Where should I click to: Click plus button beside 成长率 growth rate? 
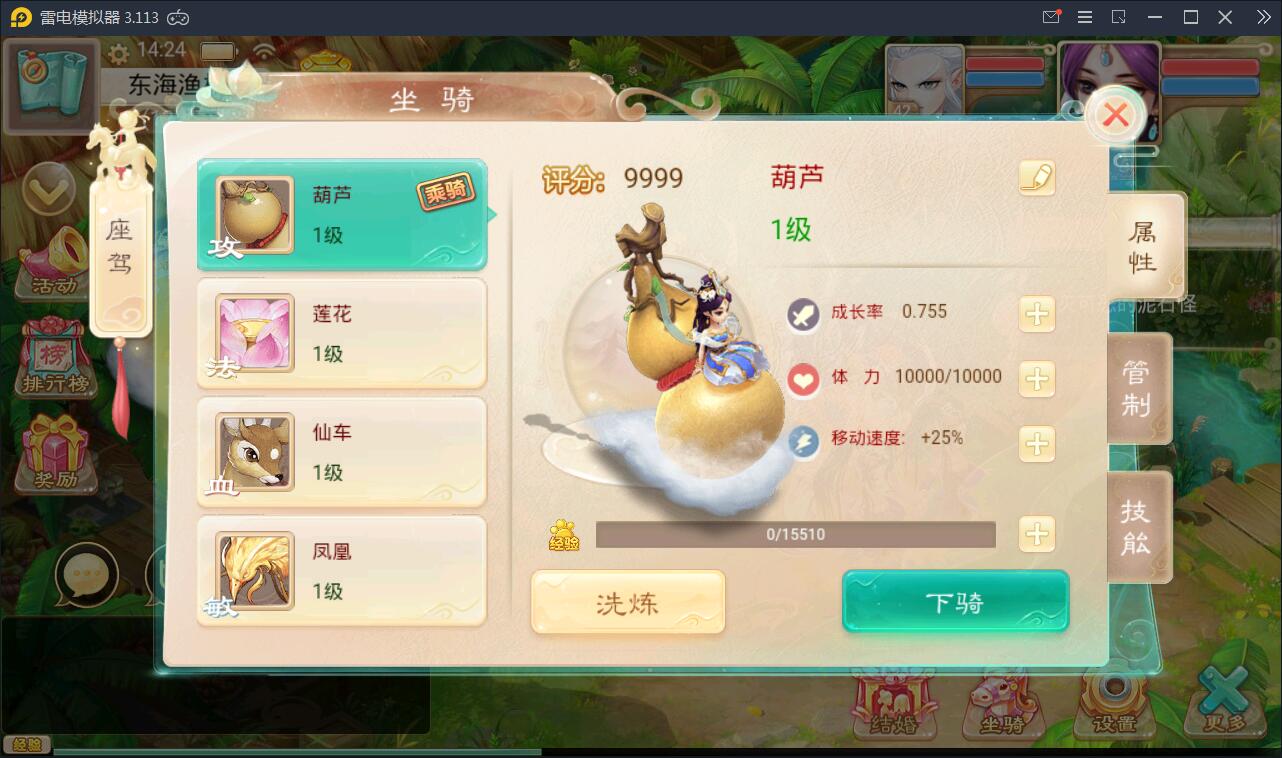[1037, 314]
